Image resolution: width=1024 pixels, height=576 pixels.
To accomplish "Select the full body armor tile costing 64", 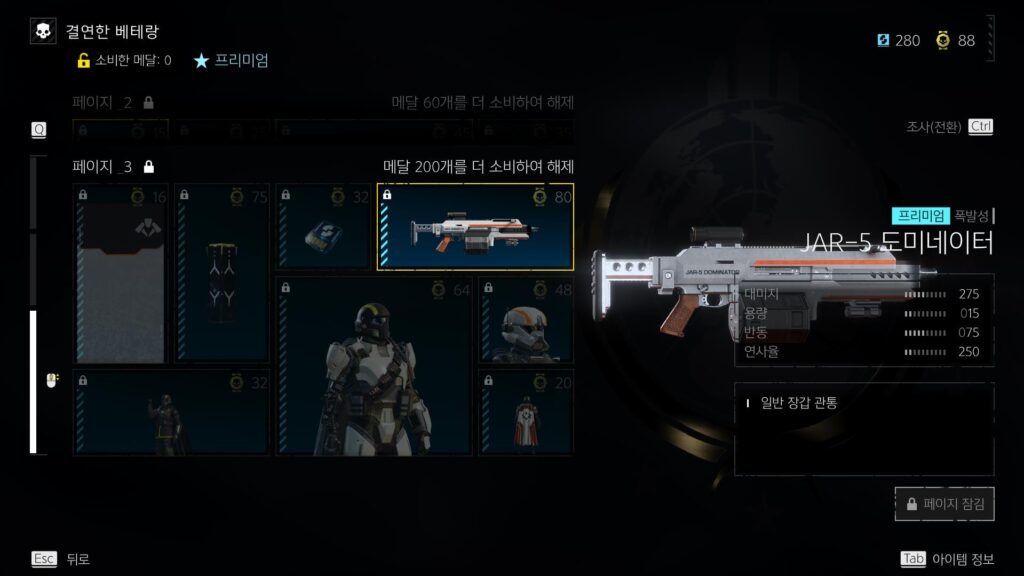I will pyautogui.click(x=373, y=366).
